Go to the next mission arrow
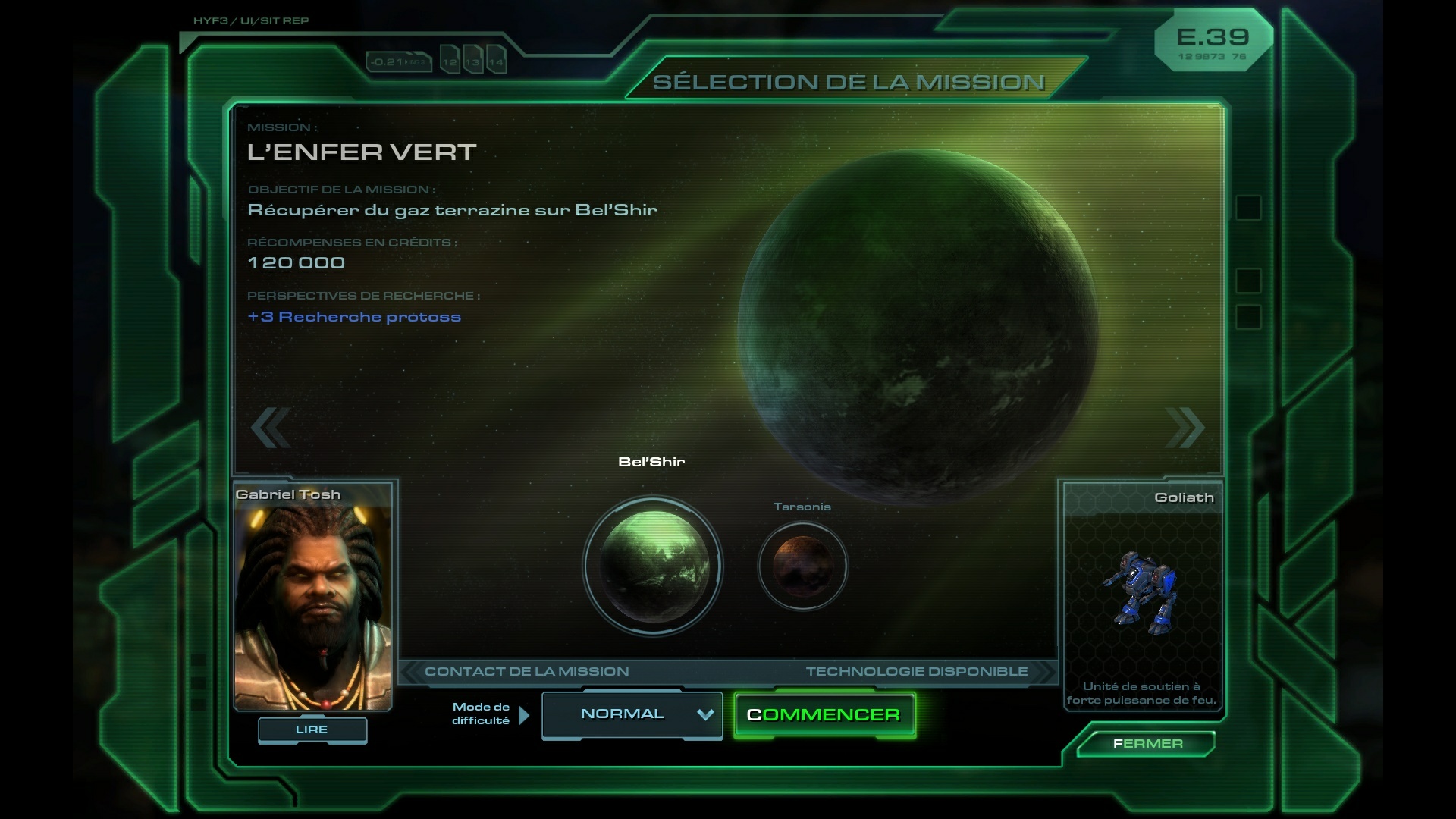The width and height of the screenshot is (1456, 819). click(x=1185, y=428)
